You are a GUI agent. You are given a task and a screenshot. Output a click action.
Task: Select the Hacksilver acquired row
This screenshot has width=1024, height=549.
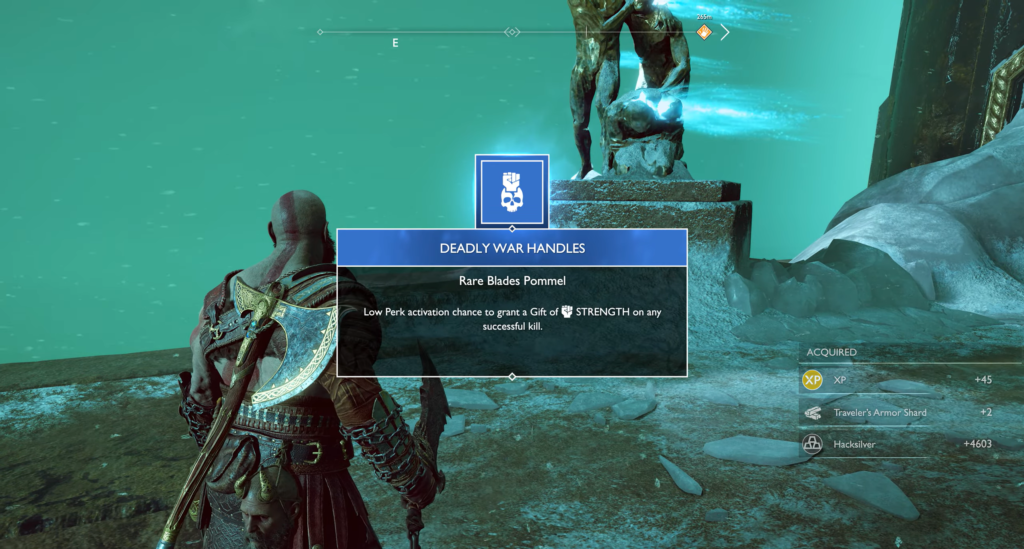(898, 443)
